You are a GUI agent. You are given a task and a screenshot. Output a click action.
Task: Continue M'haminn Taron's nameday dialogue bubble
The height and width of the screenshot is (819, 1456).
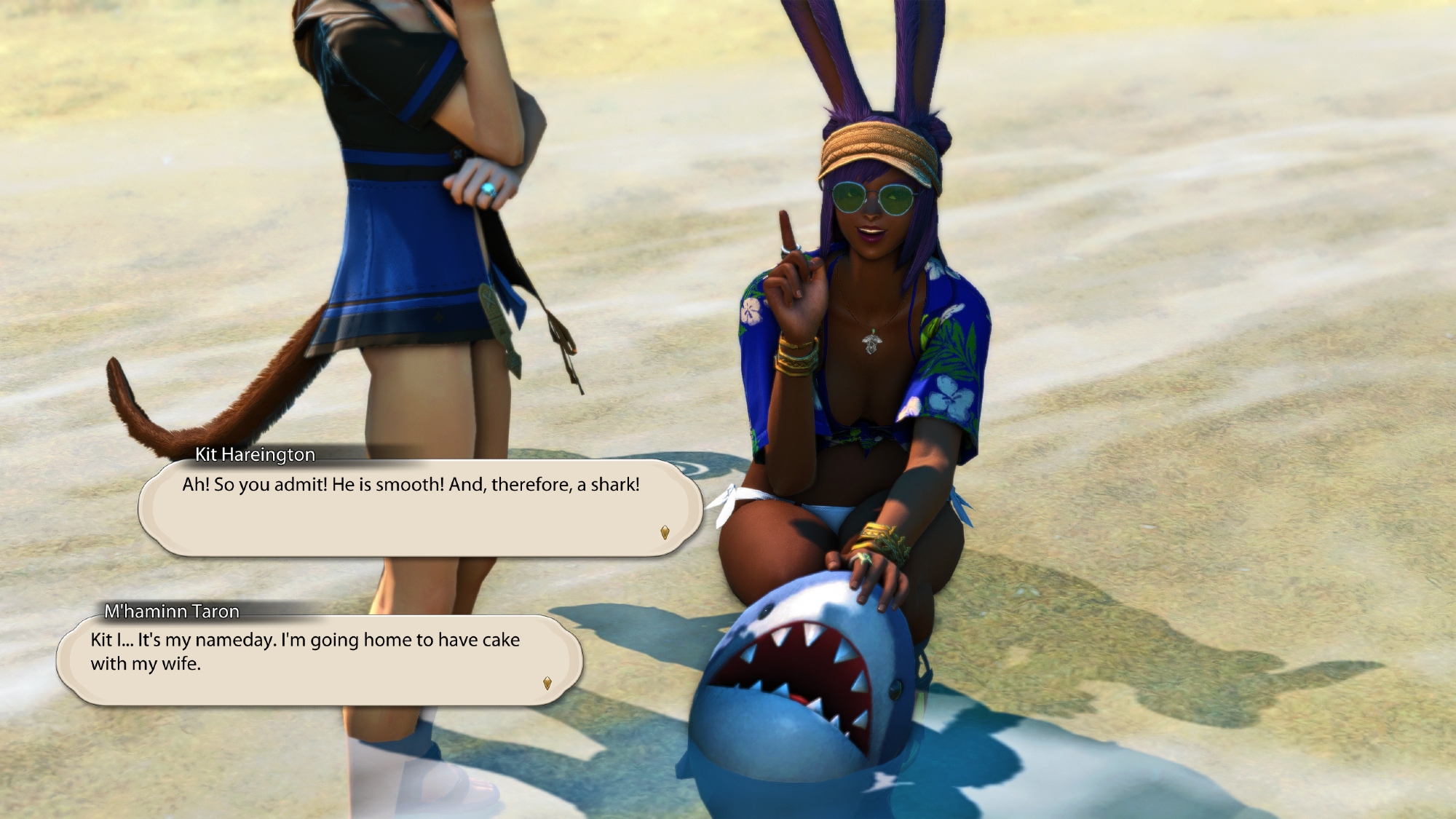318,660
